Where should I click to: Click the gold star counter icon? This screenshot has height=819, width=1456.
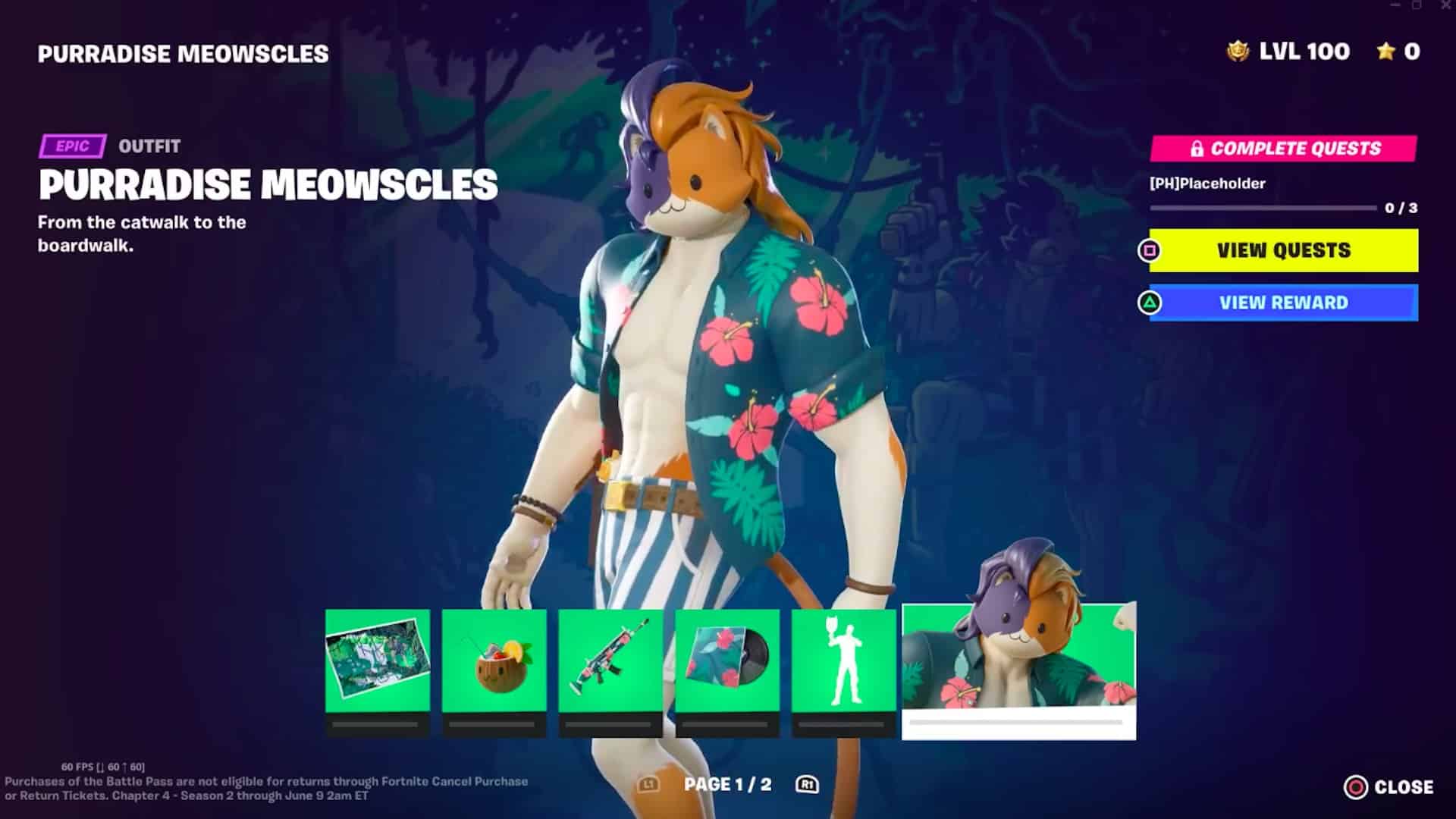pyautogui.click(x=1386, y=52)
